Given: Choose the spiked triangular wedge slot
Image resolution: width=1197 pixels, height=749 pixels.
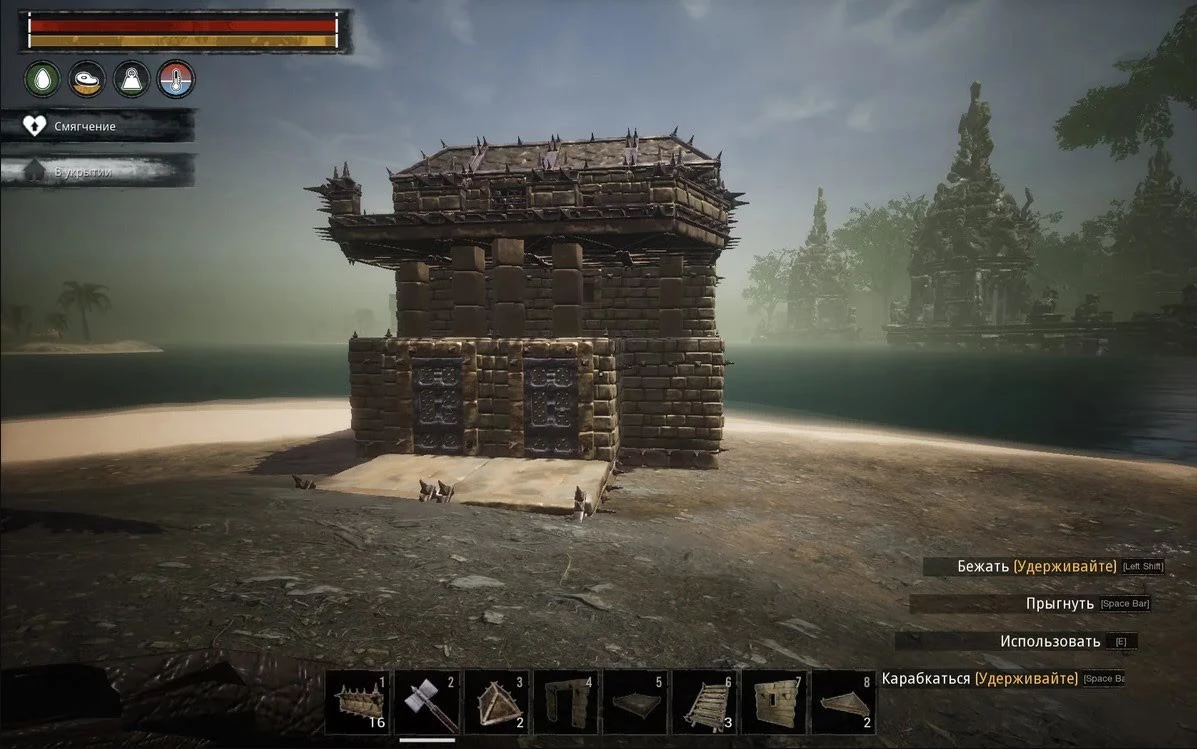Looking at the screenshot, I should [x=497, y=703].
